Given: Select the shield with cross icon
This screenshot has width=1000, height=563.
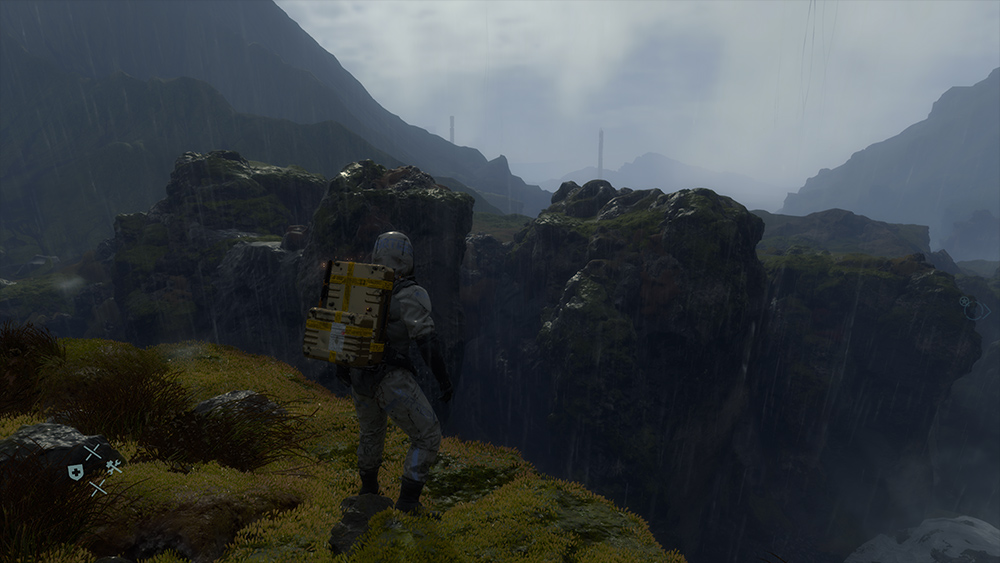Looking at the screenshot, I should pyautogui.click(x=76, y=472).
